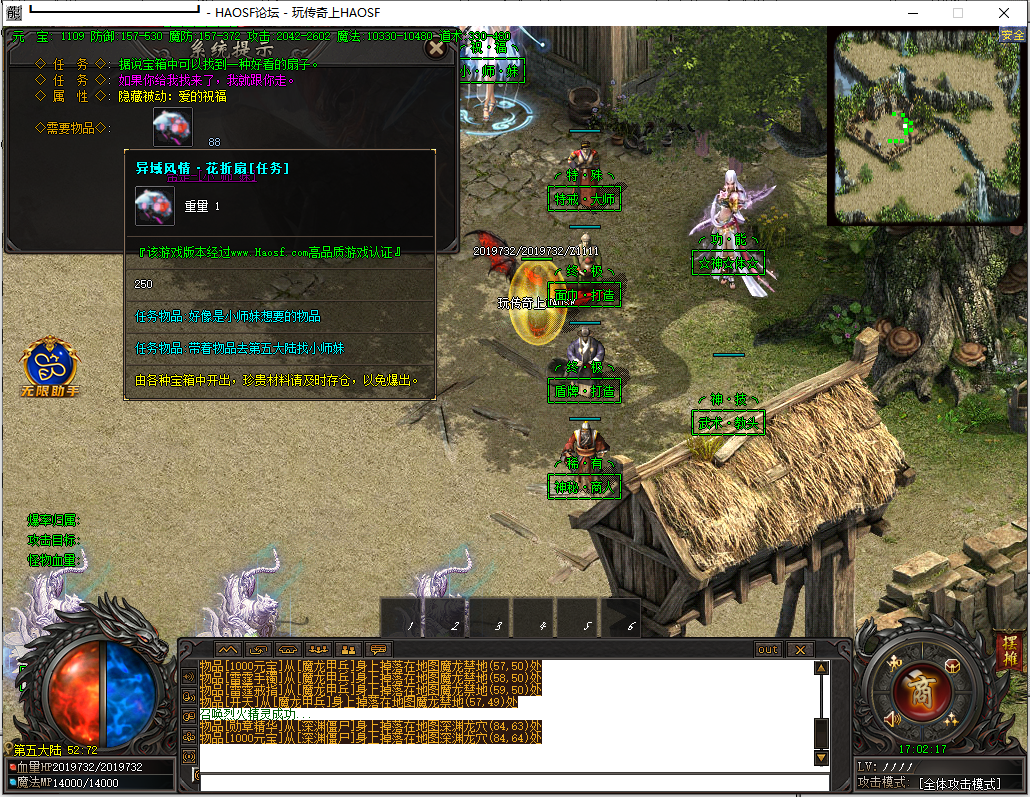
Task: Click the 全体攻击模式 attack mode label
Action: (959, 782)
